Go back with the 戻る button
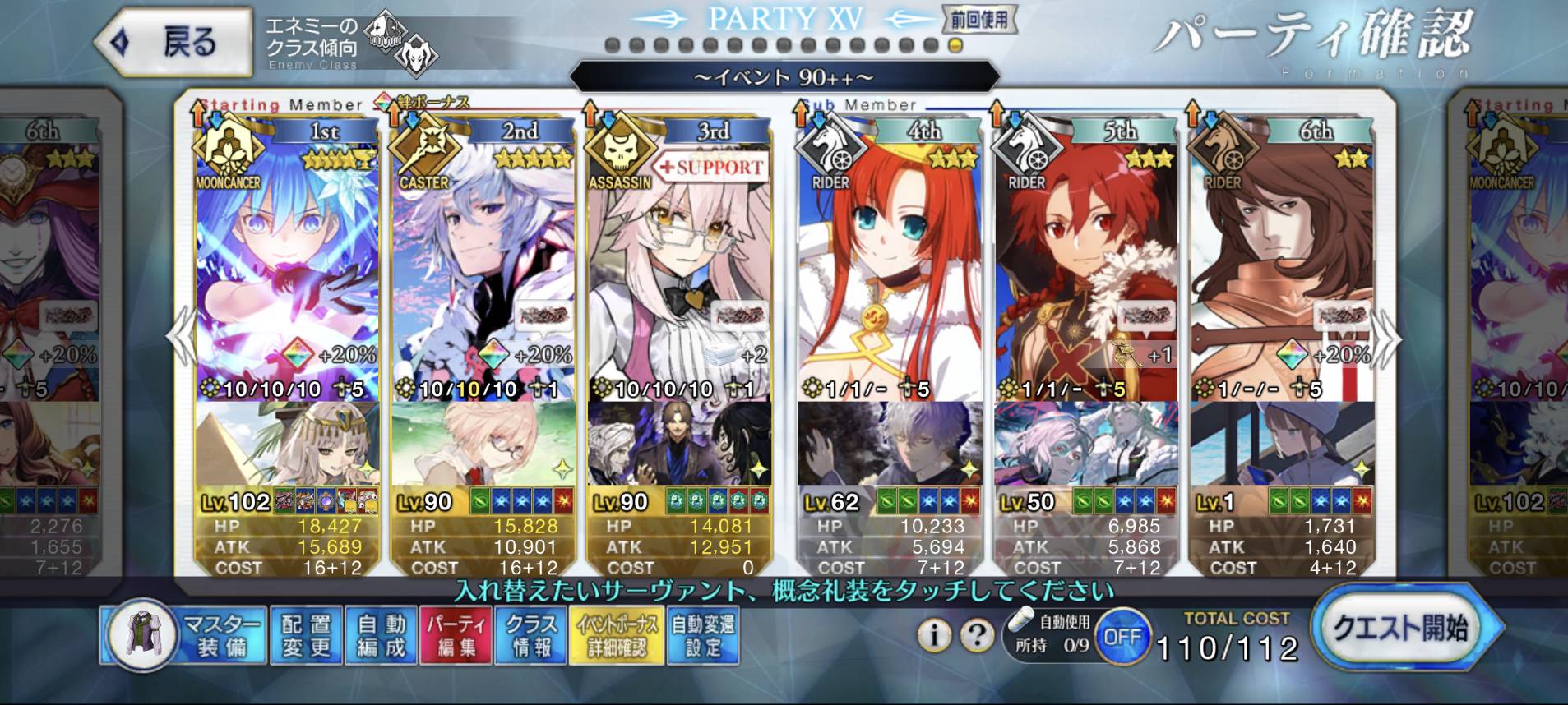1568x705 pixels. pyautogui.click(x=173, y=43)
